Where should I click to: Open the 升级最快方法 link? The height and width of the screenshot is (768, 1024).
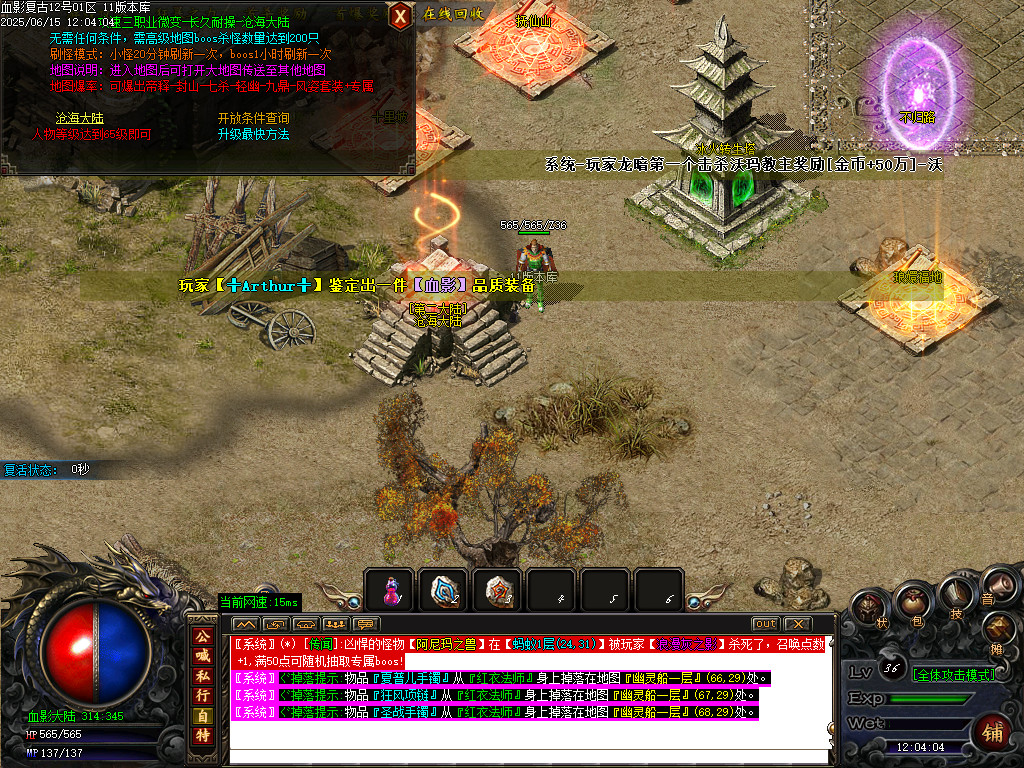(x=253, y=134)
